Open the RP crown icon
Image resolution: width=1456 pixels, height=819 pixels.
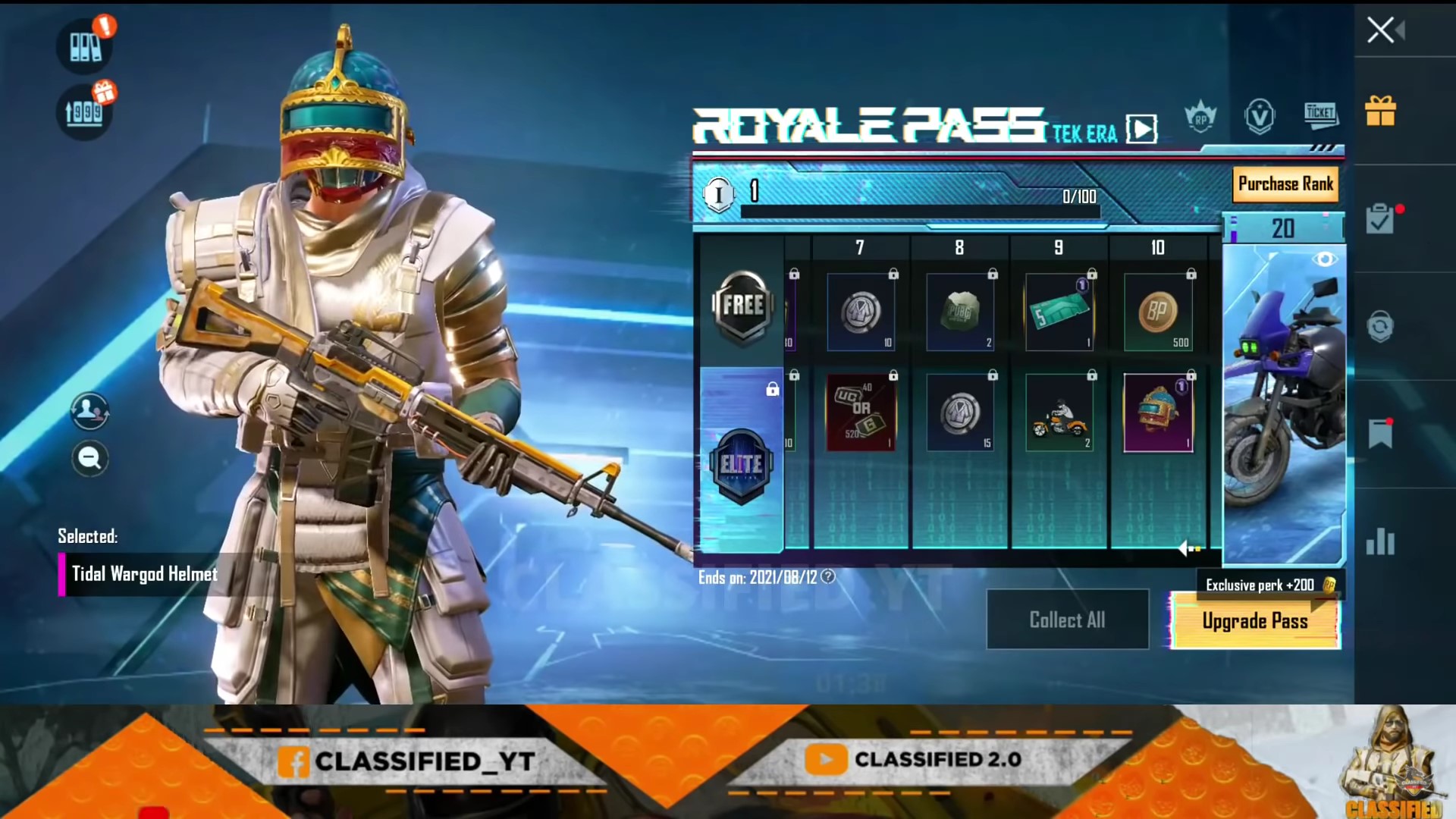click(1200, 118)
